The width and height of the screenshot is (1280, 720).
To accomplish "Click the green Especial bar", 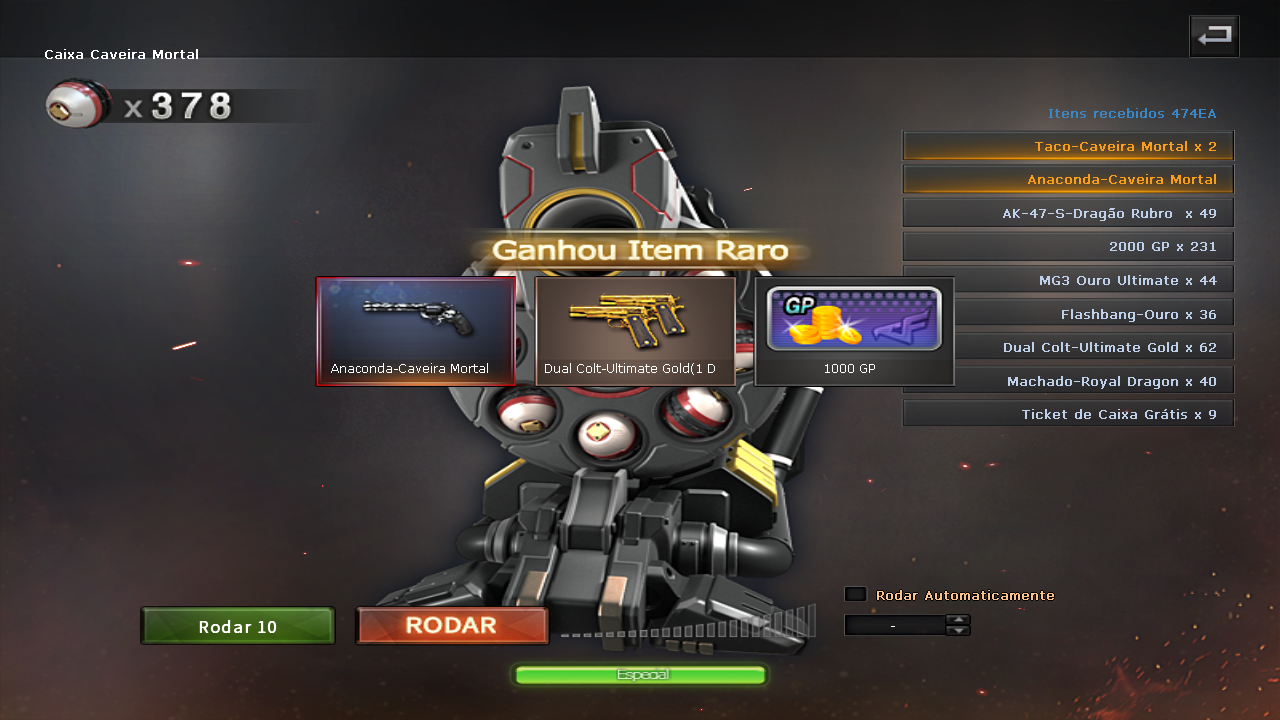I will click(640, 675).
